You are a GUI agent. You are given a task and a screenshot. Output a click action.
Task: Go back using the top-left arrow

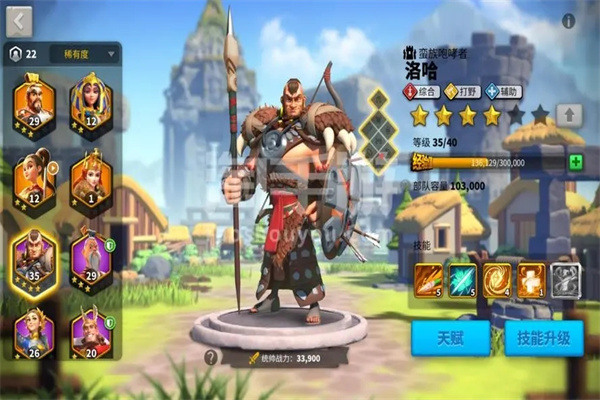(20, 20)
